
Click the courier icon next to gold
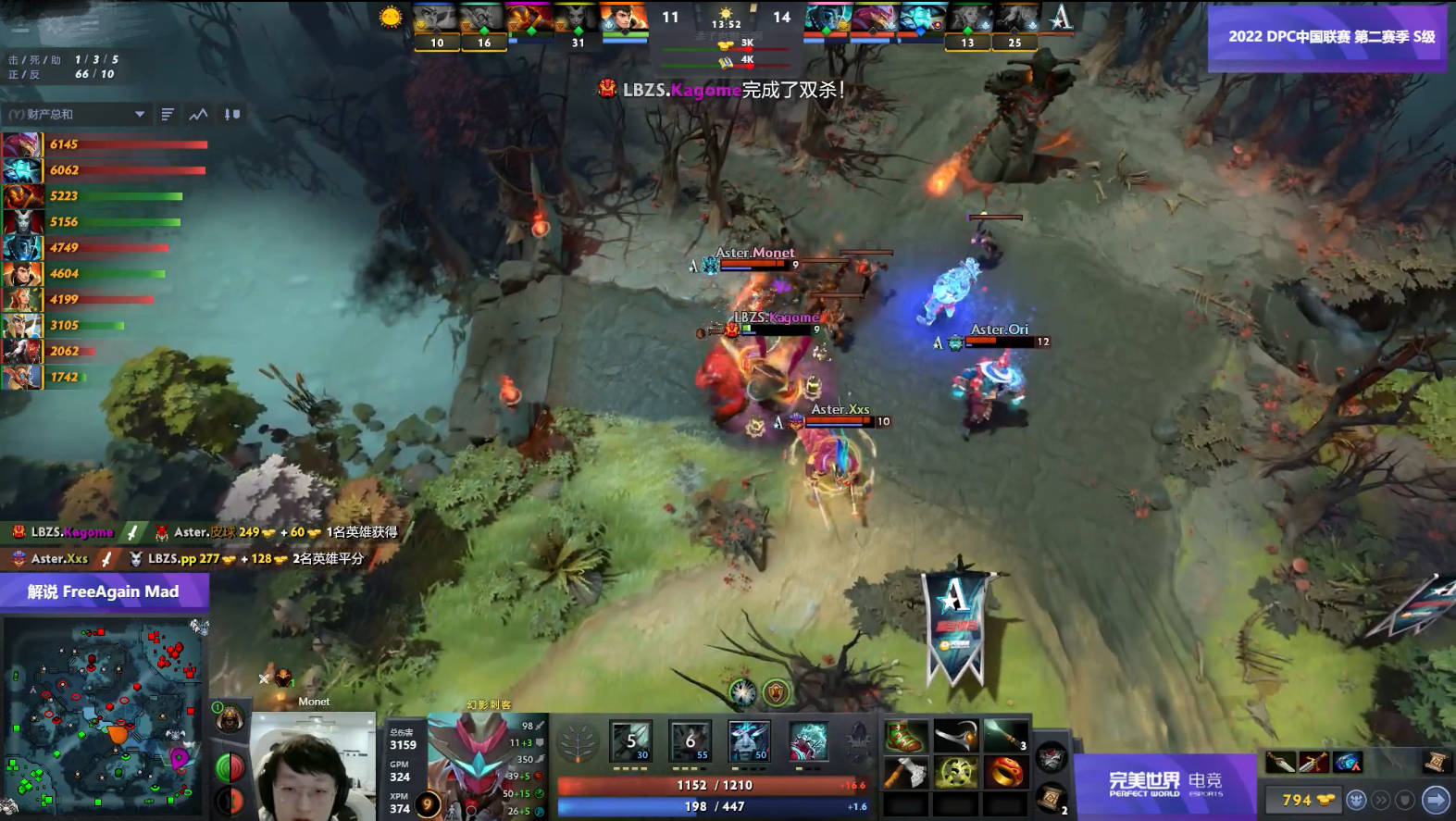coord(1355,802)
